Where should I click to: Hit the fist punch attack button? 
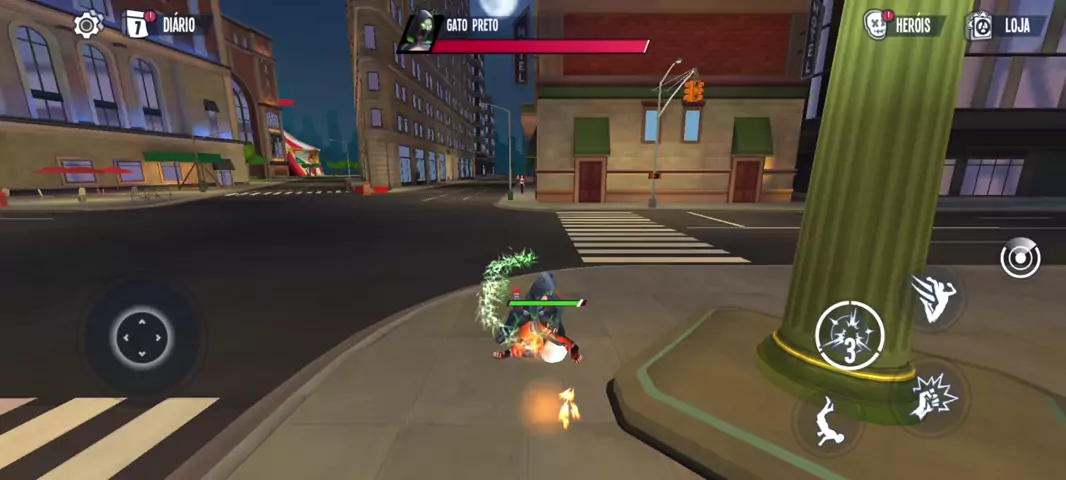(x=932, y=397)
